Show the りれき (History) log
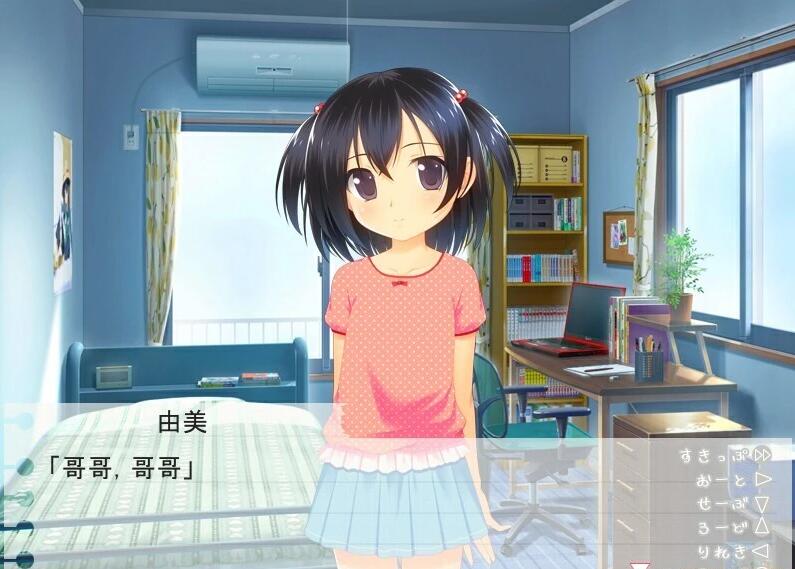Image resolution: width=795 pixels, height=569 pixels. tap(733, 551)
